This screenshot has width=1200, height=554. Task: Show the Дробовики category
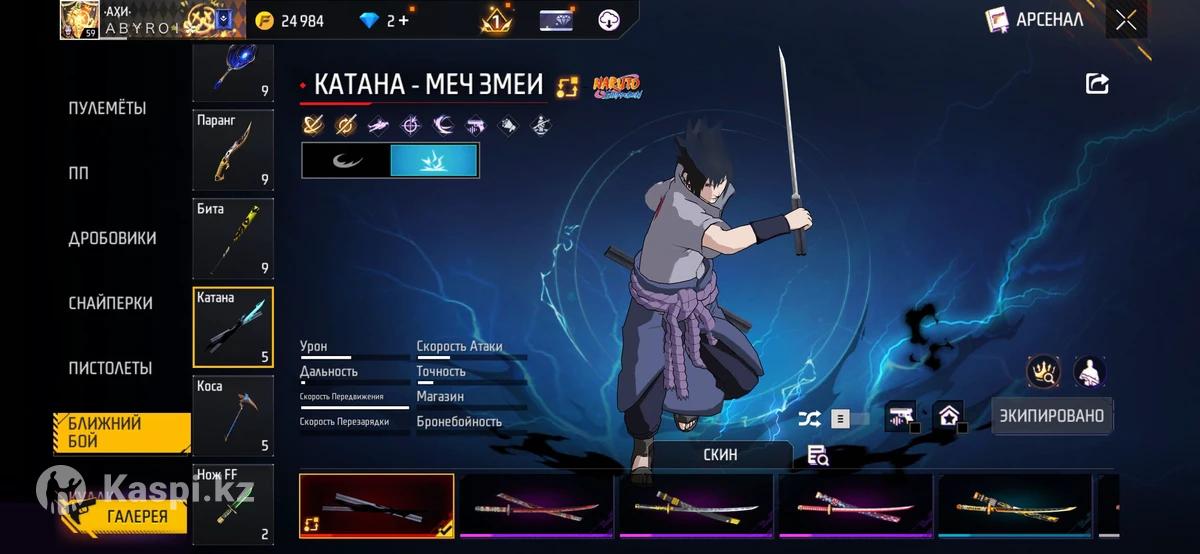click(112, 238)
